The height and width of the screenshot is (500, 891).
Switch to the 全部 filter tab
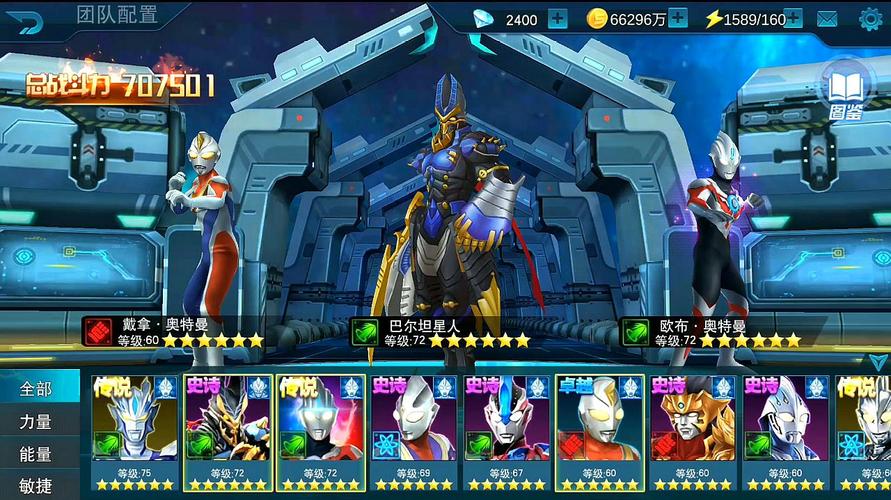pos(36,388)
